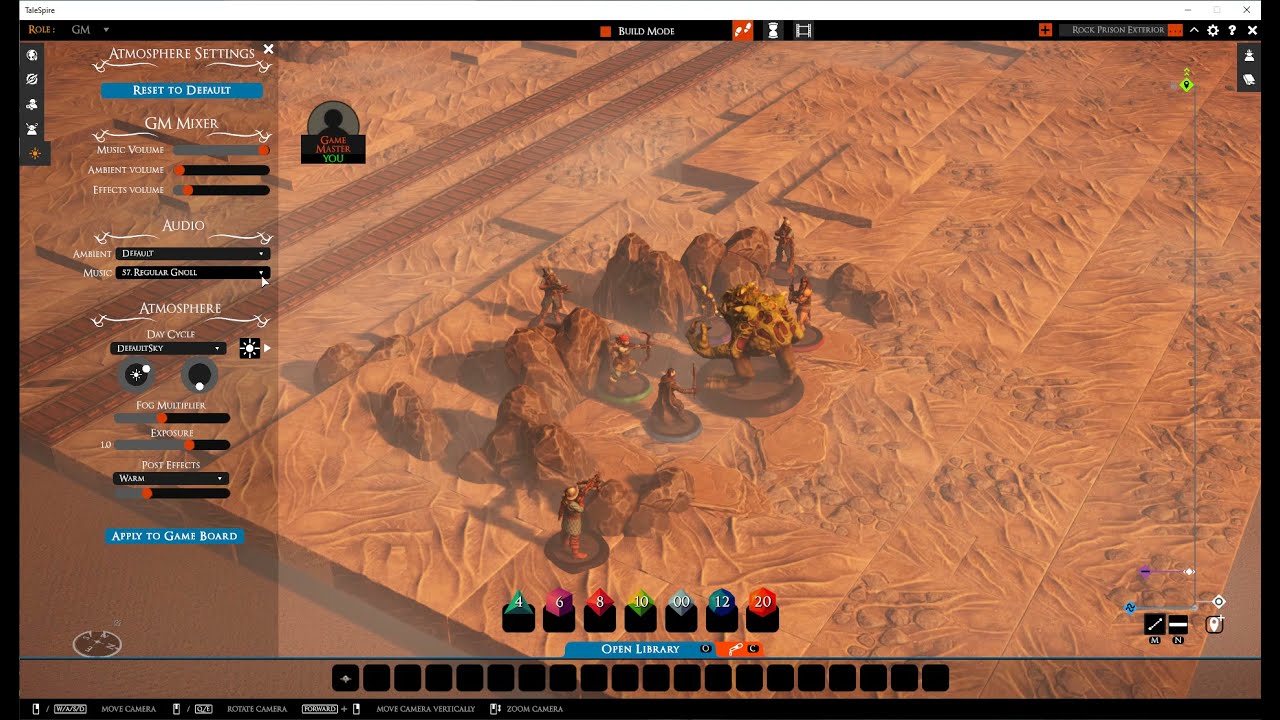The height and width of the screenshot is (720, 1280).
Task: Open the Warm post effects dropdown
Action: (x=171, y=479)
